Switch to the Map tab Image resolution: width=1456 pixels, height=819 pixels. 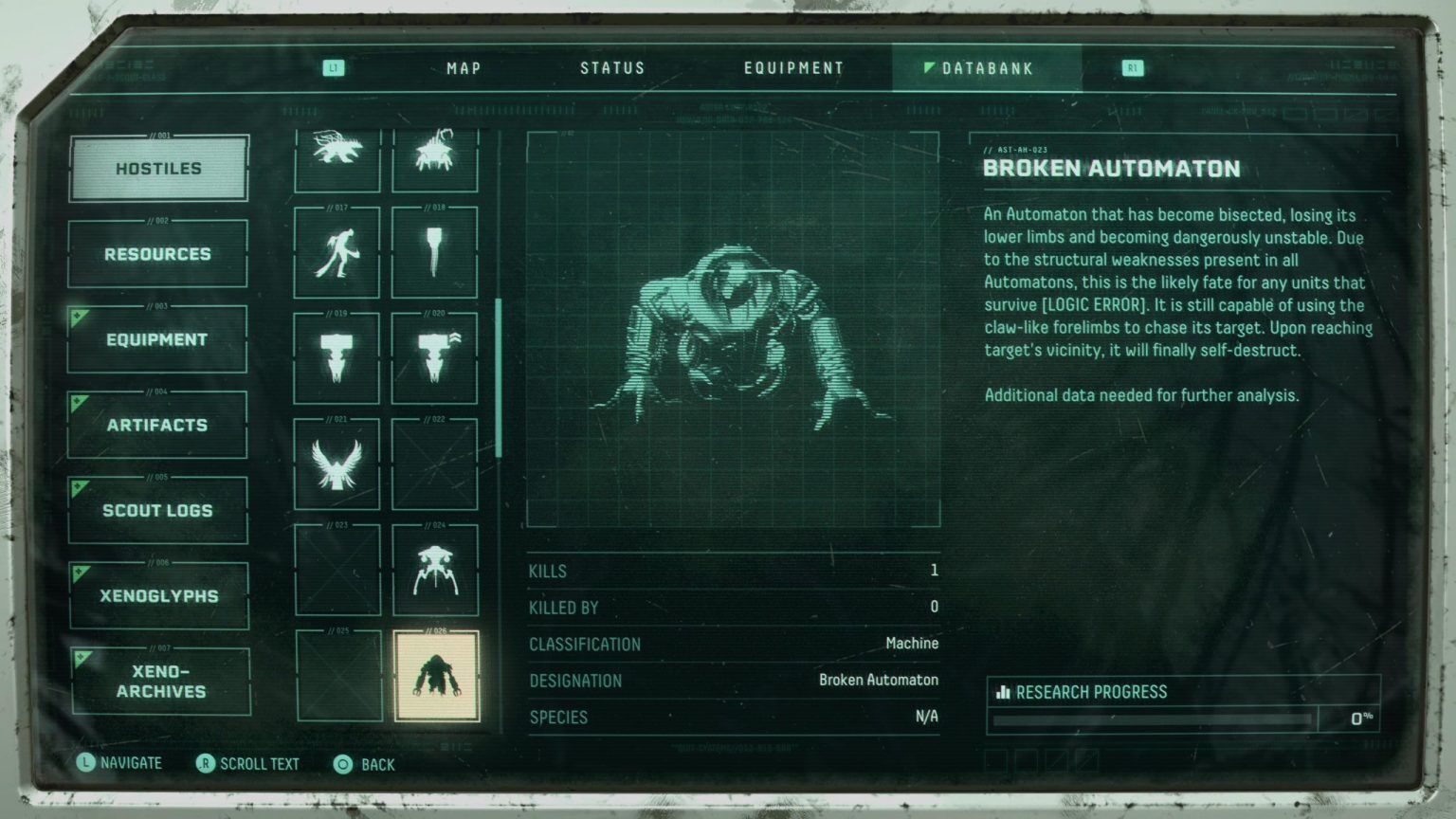pos(462,67)
